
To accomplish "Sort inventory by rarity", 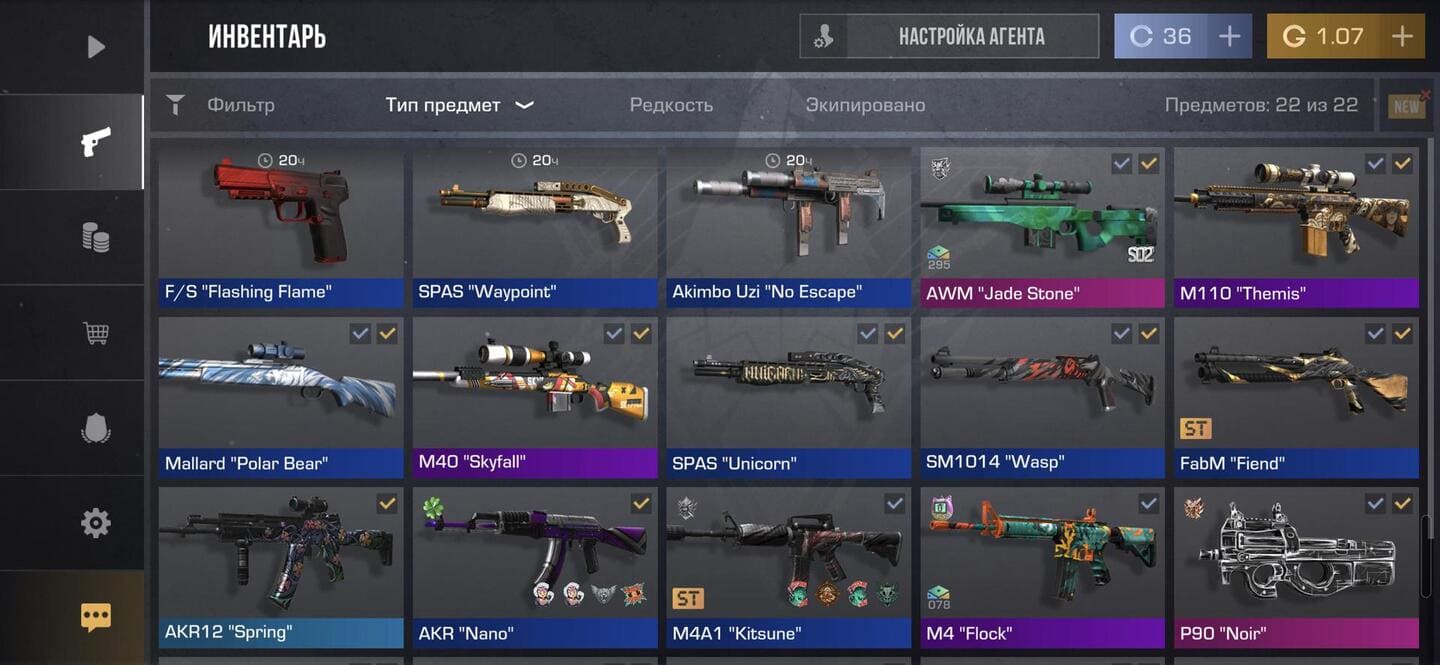I will coord(671,105).
